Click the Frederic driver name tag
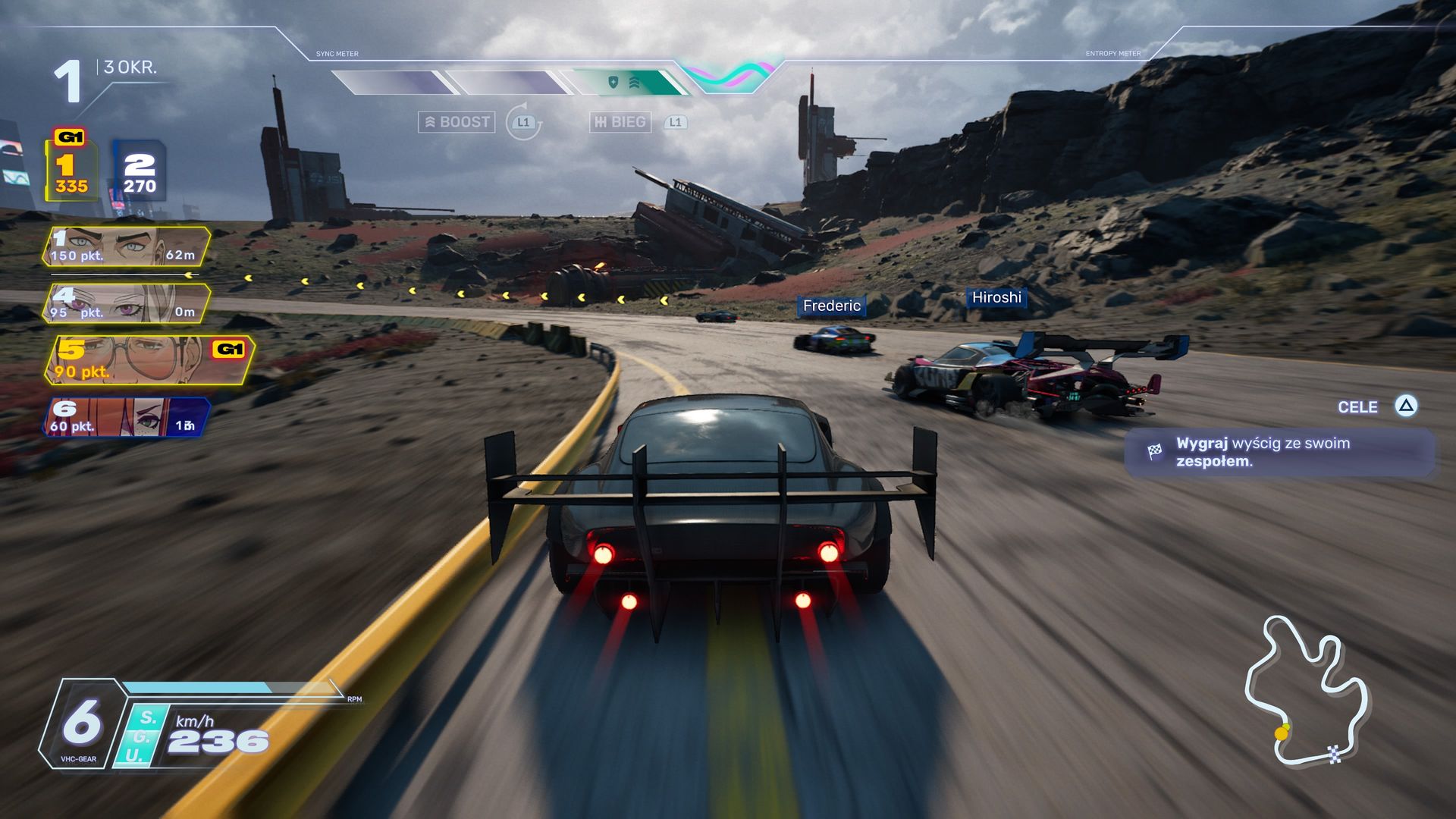The width and height of the screenshot is (1456, 819). click(x=831, y=306)
